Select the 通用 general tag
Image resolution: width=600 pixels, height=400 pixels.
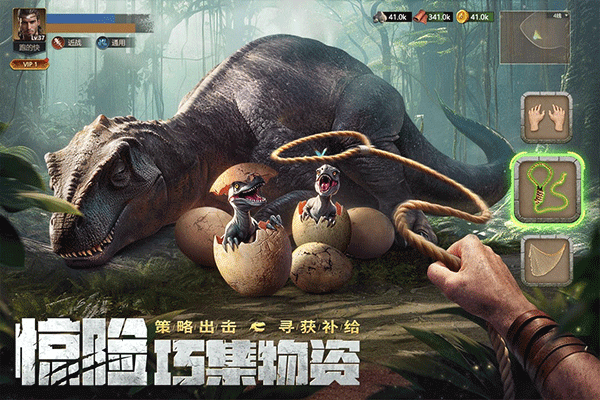tap(115, 43)
